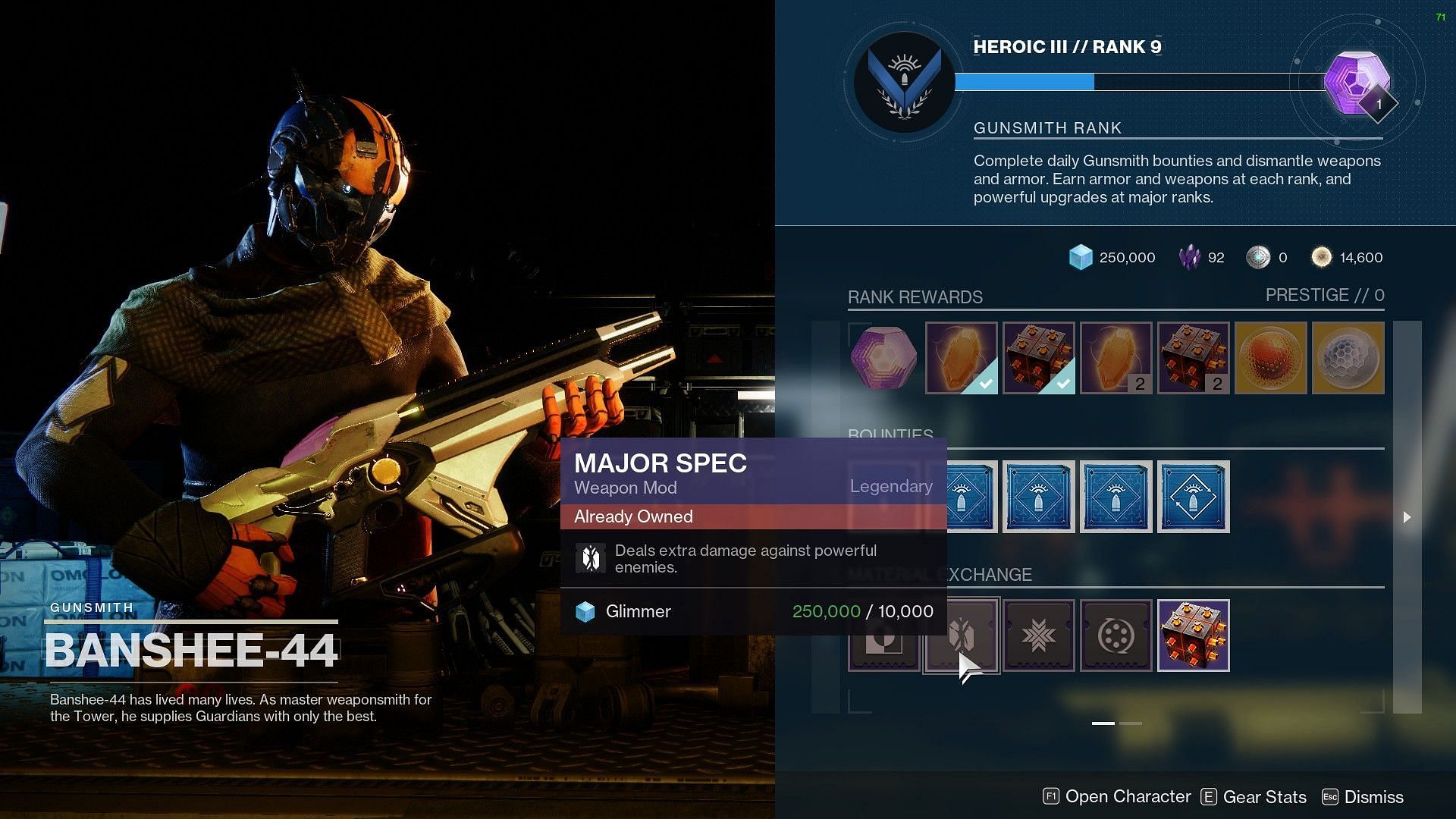Claim the purple engram rank reward
Viewport: 1456px width, 819px height.
(x=883, y=358)
